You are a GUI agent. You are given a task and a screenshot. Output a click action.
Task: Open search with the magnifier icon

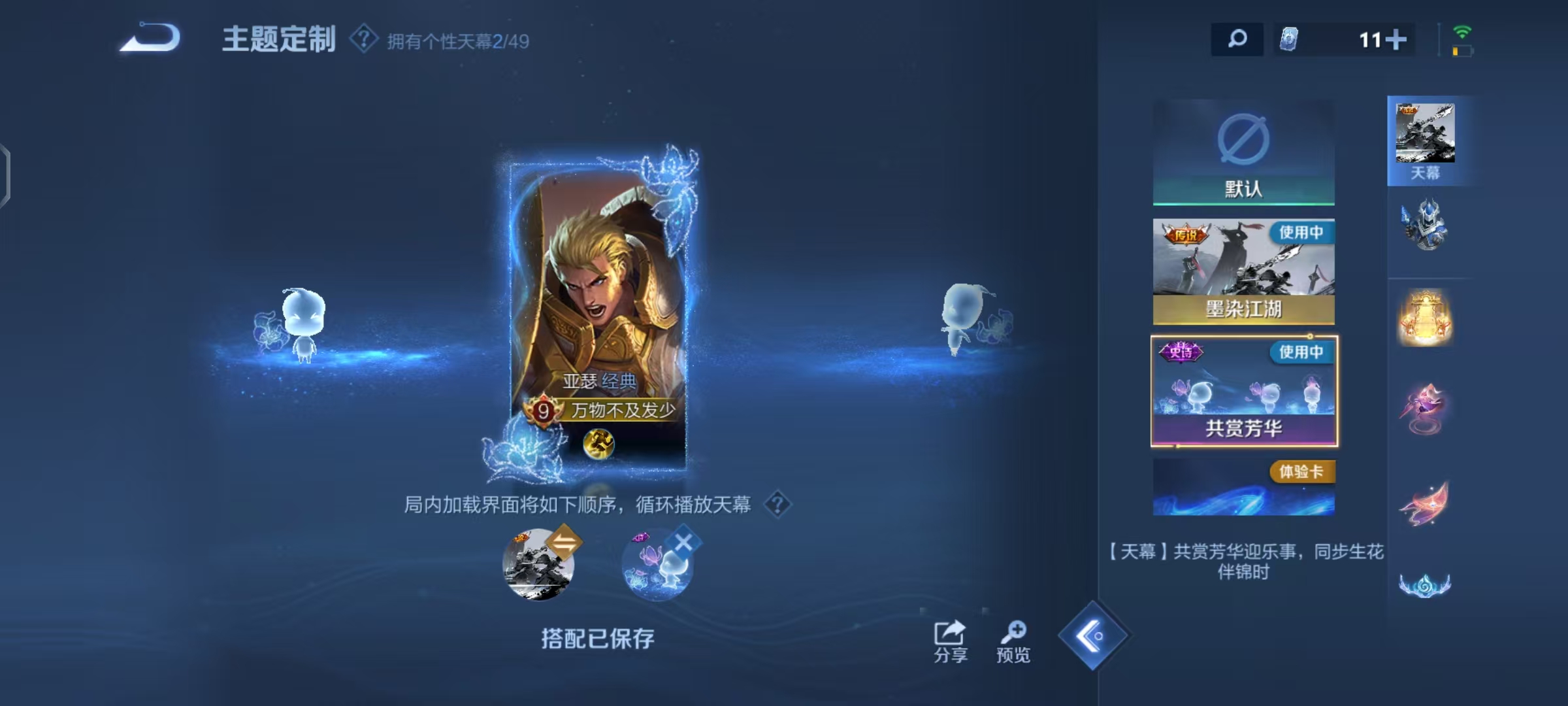(1237, 39)
